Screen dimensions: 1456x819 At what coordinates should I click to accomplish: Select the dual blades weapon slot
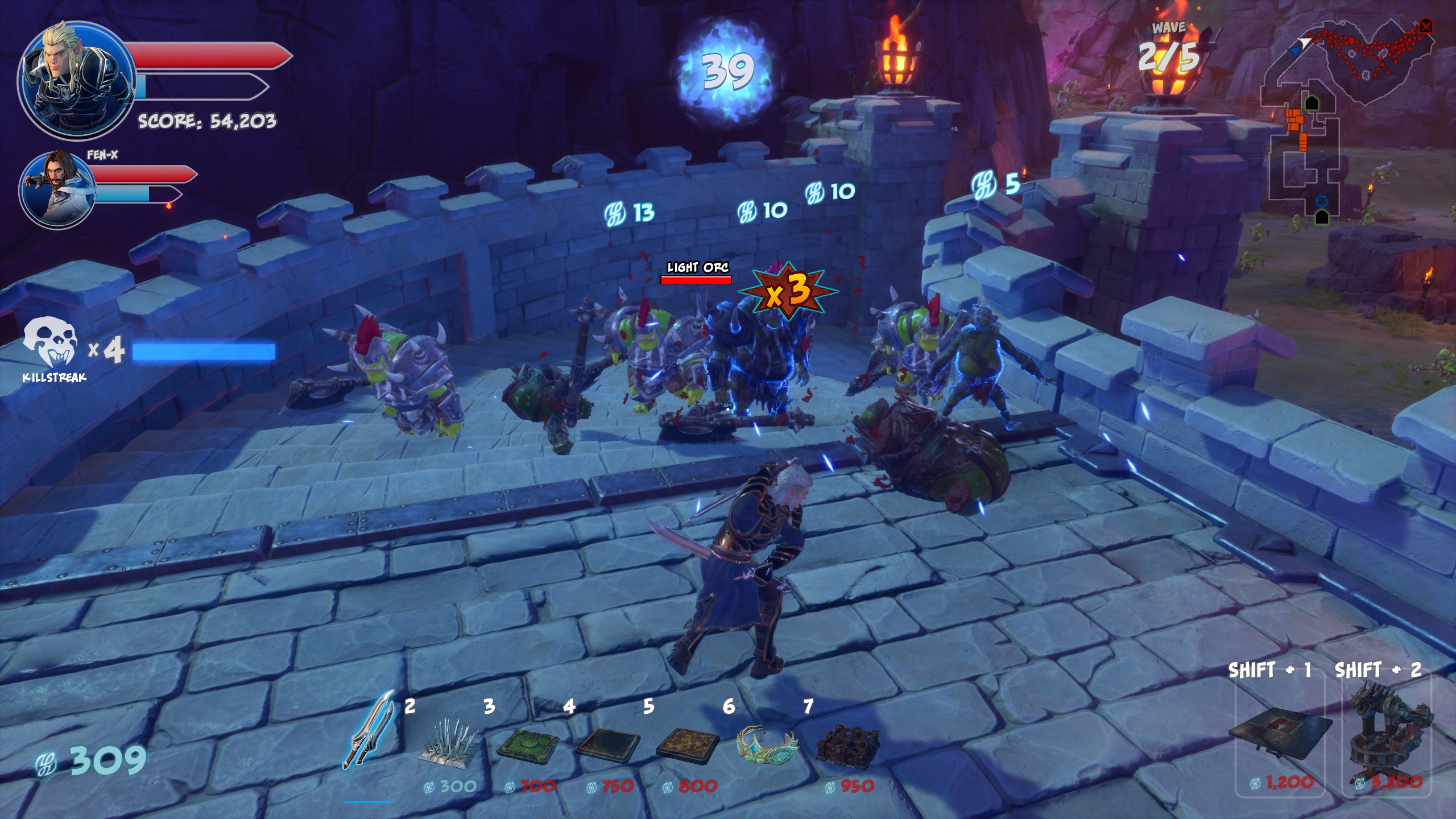click(368, 730)
